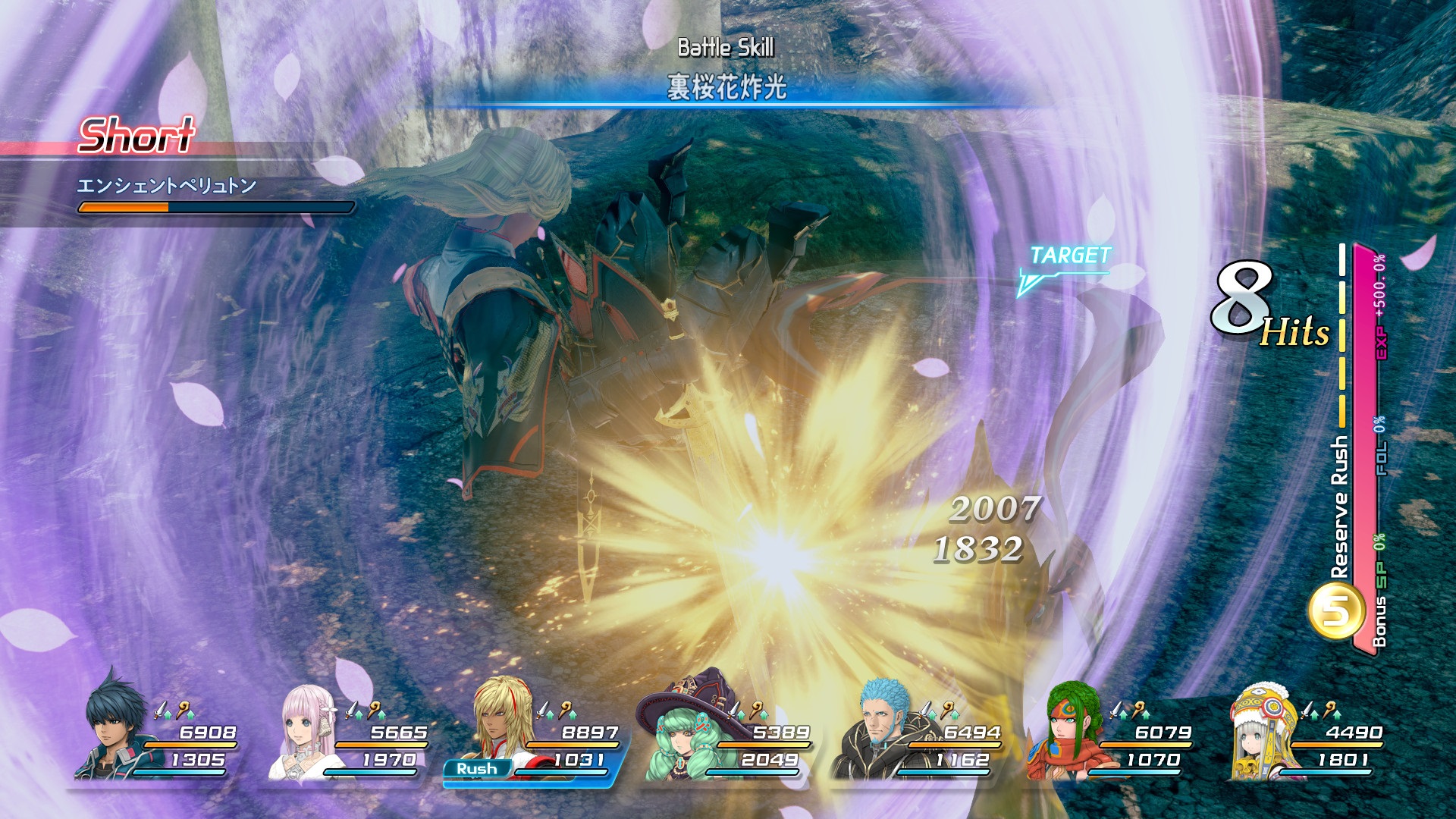Click the "Battle Skill" header label

pyautogui.click(x=726, y=45)
